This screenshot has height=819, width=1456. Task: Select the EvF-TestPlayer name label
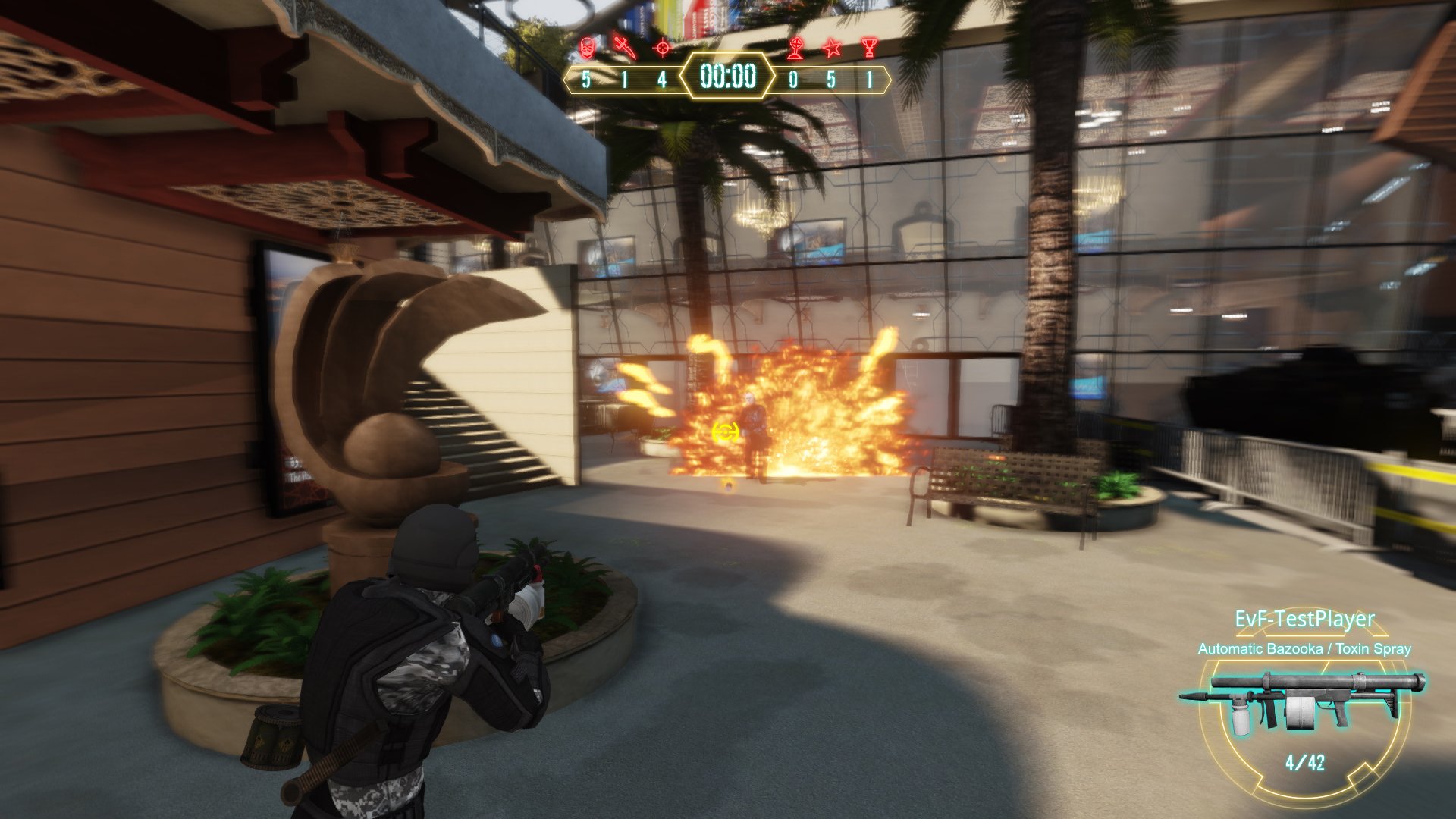1304,619
